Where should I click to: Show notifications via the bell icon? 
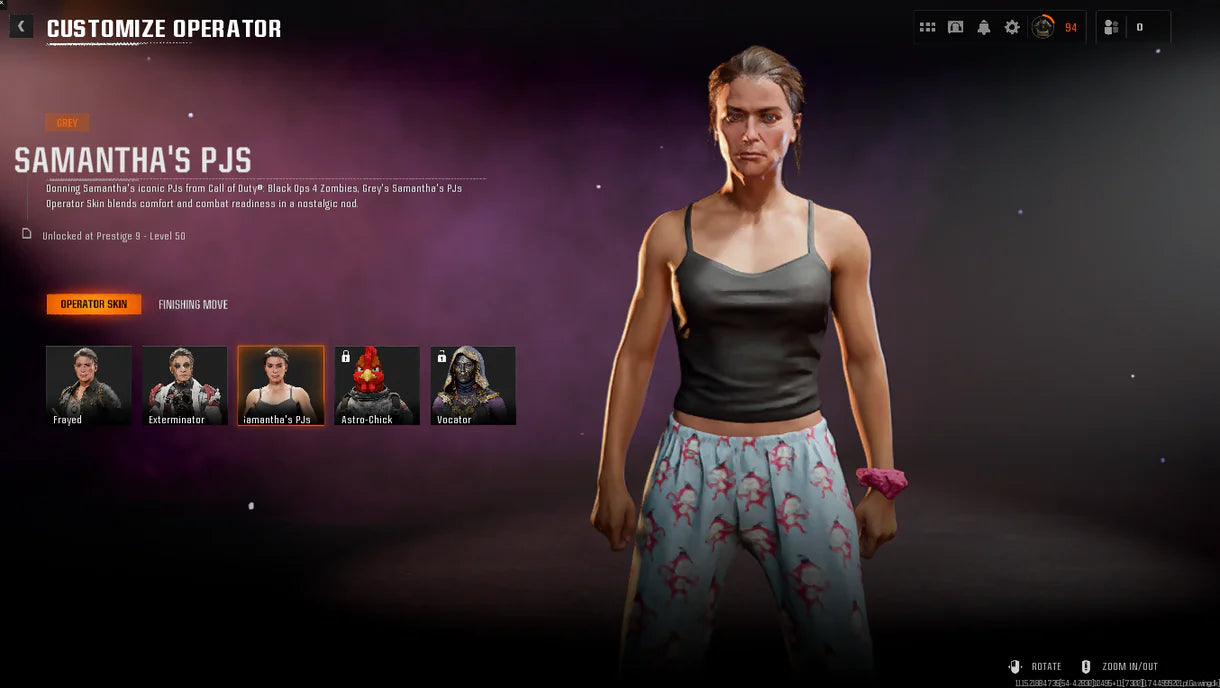tap(983, 27)
